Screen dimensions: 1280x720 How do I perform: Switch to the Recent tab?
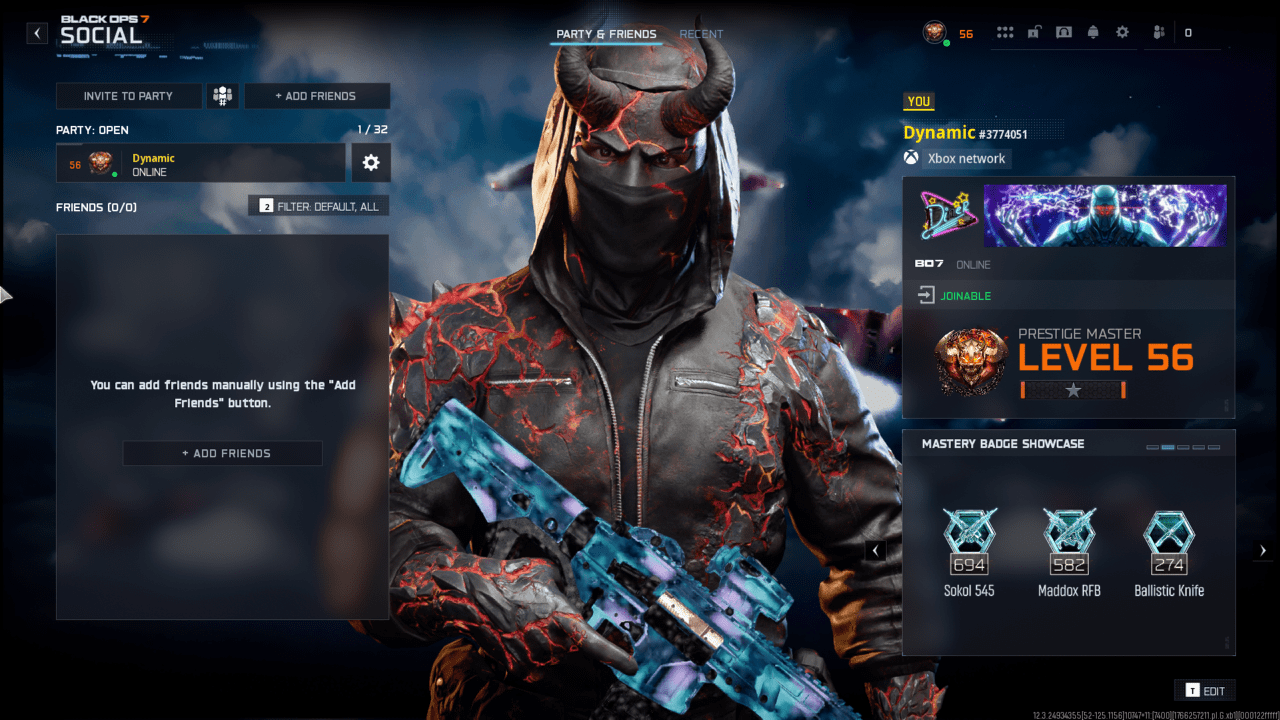[x=701, y=33]
